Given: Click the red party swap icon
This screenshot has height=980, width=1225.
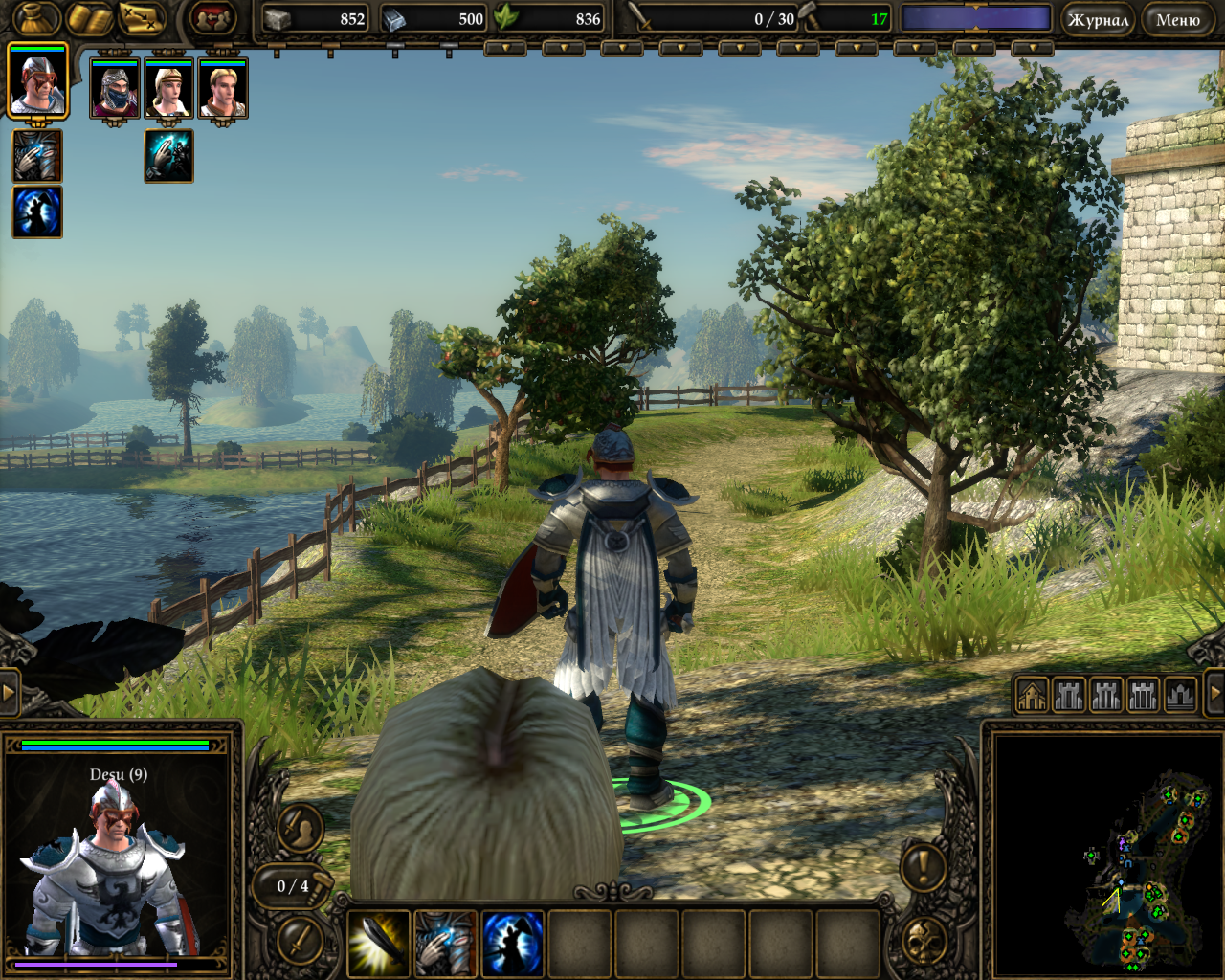Looking at the screenshot, I should [x=212, y=18].
